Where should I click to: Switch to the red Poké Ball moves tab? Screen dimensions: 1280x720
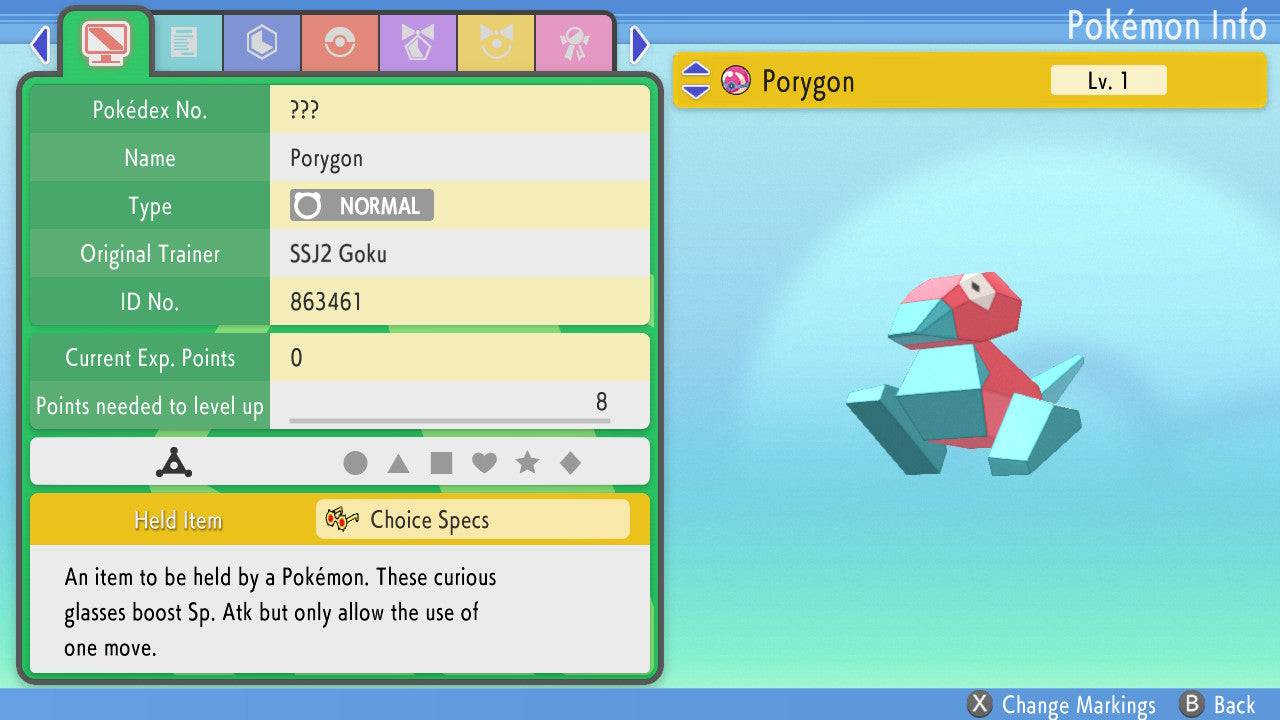click(x=339, y=43)
